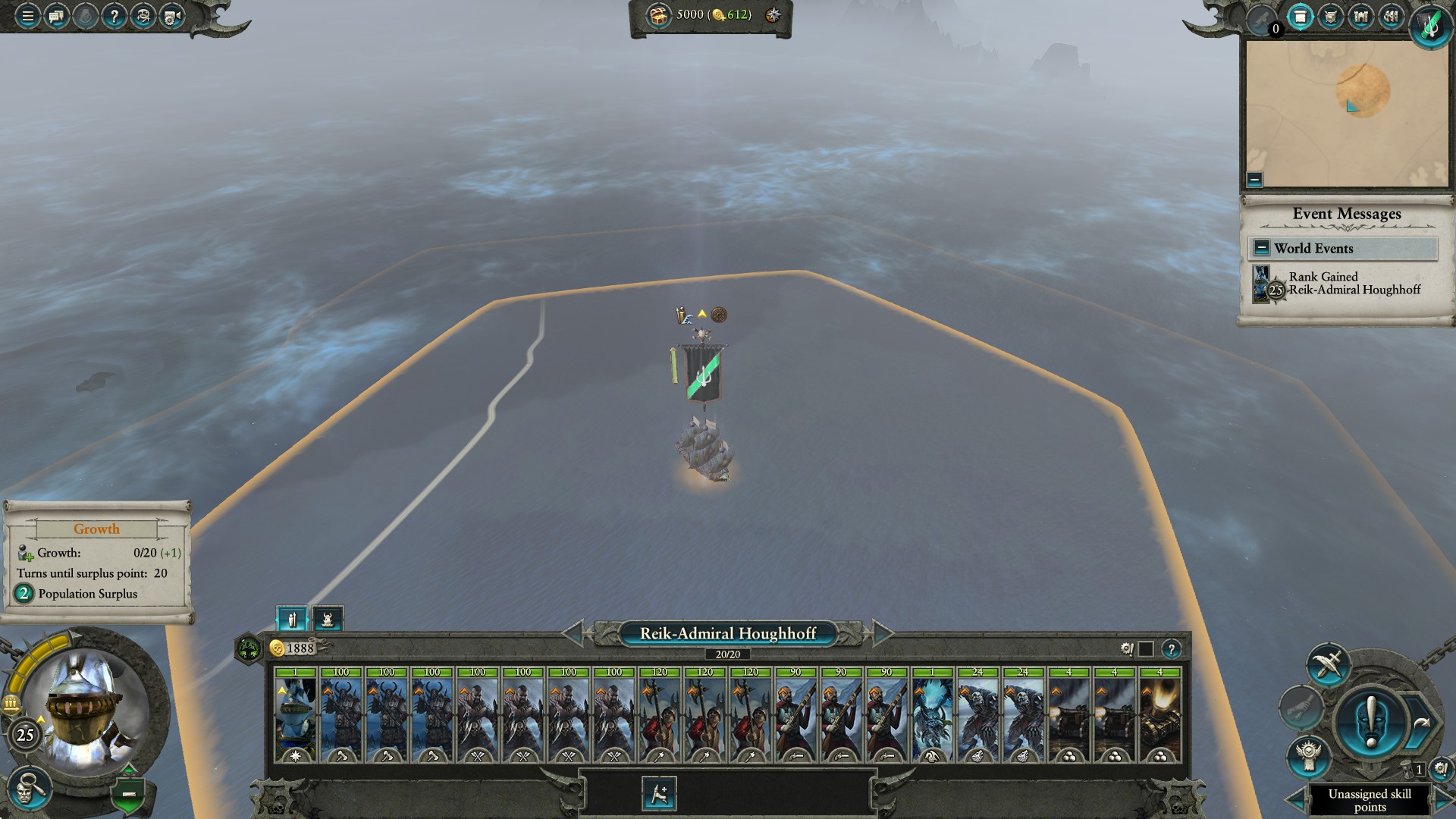Viewport: 1456px width, 819px height.
Task: Cycle to the previous army with left arrow
Action: tap(573, 632)
